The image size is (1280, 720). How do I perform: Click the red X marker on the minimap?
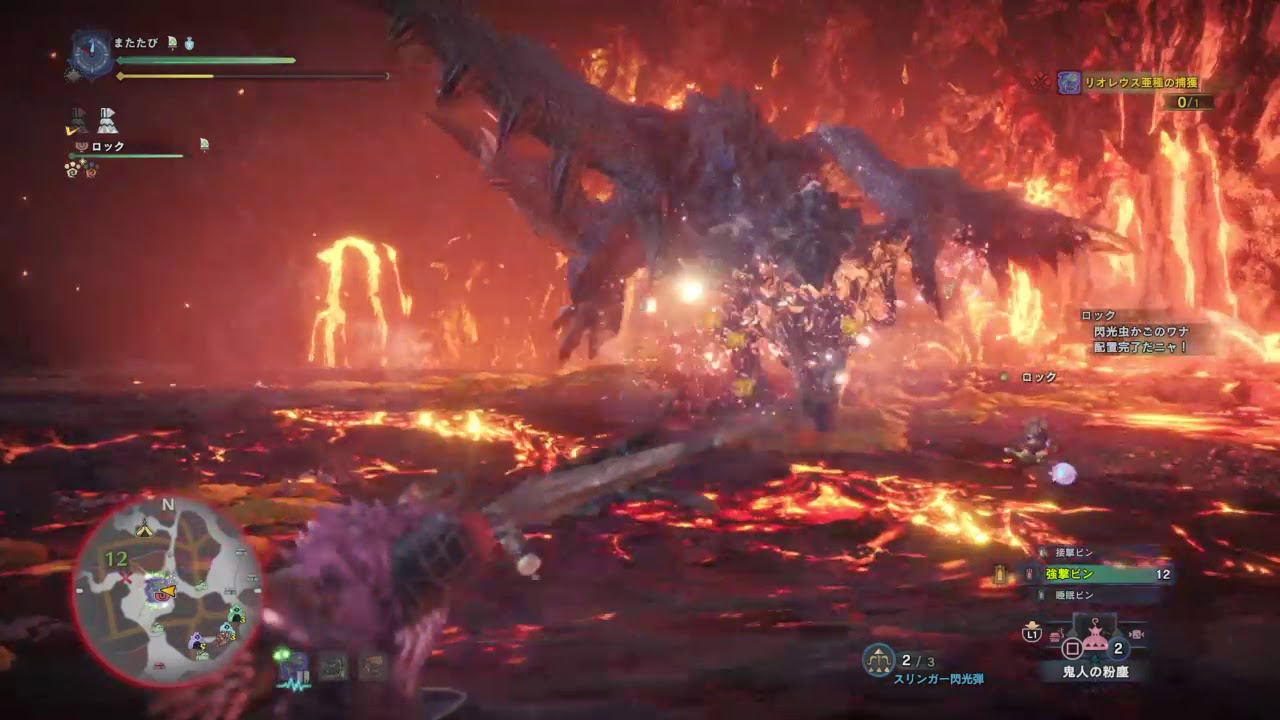tap(126, 577)
